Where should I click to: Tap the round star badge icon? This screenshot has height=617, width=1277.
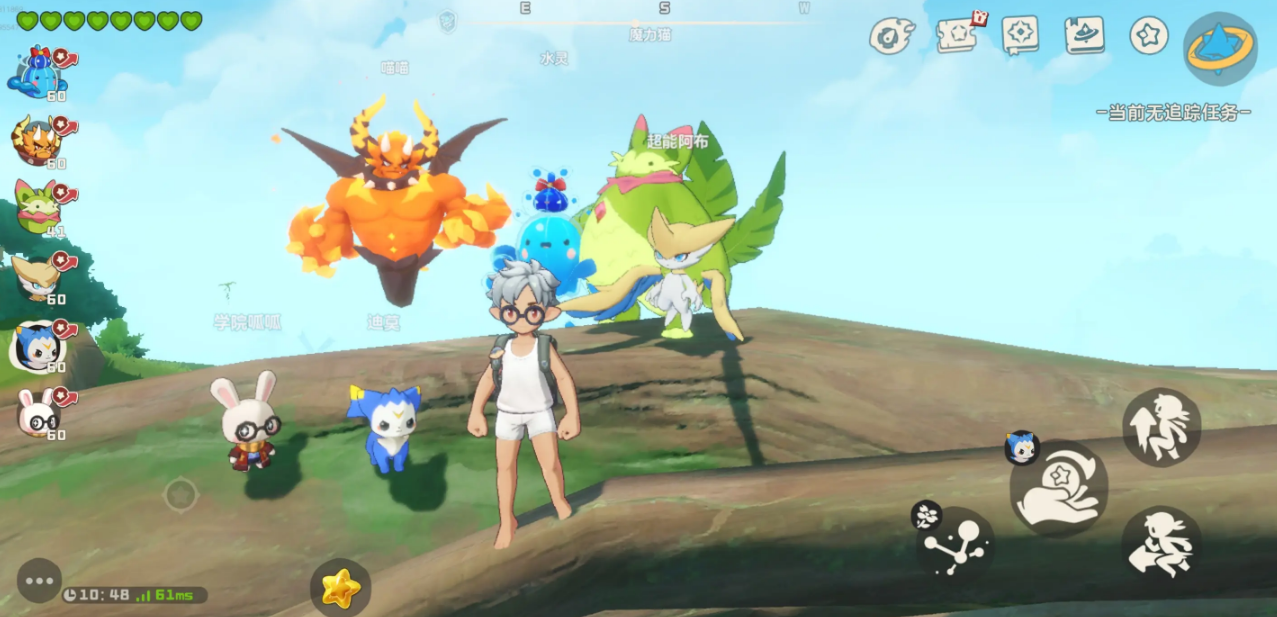(x=1149, y=35)
